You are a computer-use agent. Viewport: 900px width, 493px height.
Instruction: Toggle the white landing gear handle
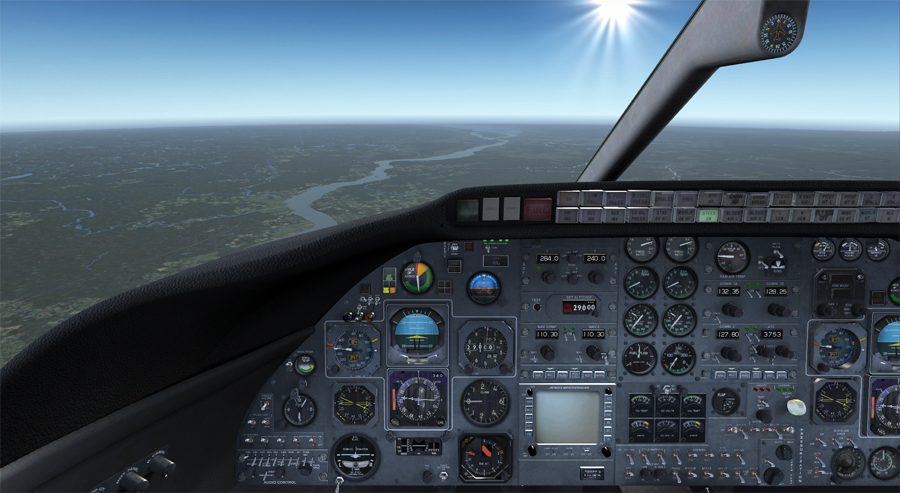coord(796,407)
